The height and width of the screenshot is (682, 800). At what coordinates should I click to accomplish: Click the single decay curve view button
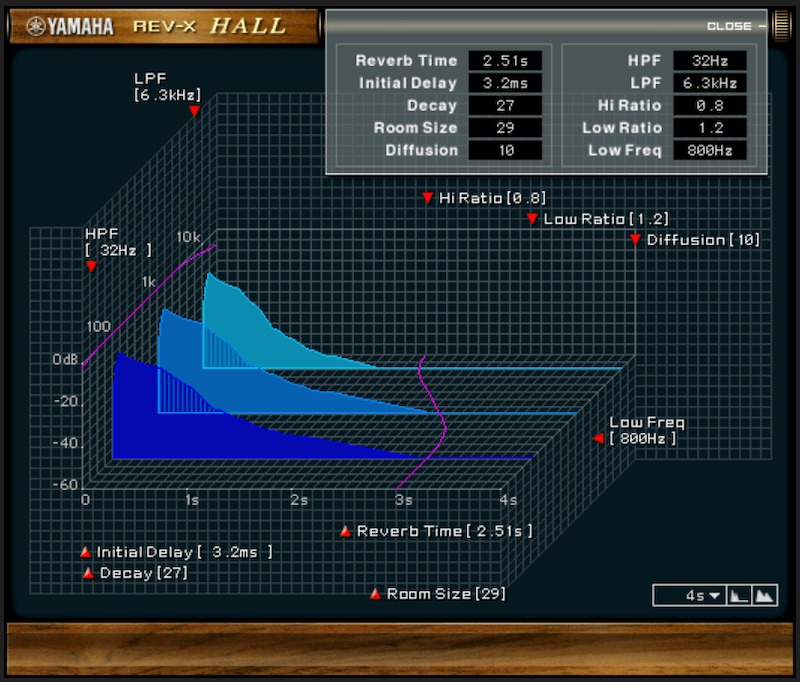738,596
